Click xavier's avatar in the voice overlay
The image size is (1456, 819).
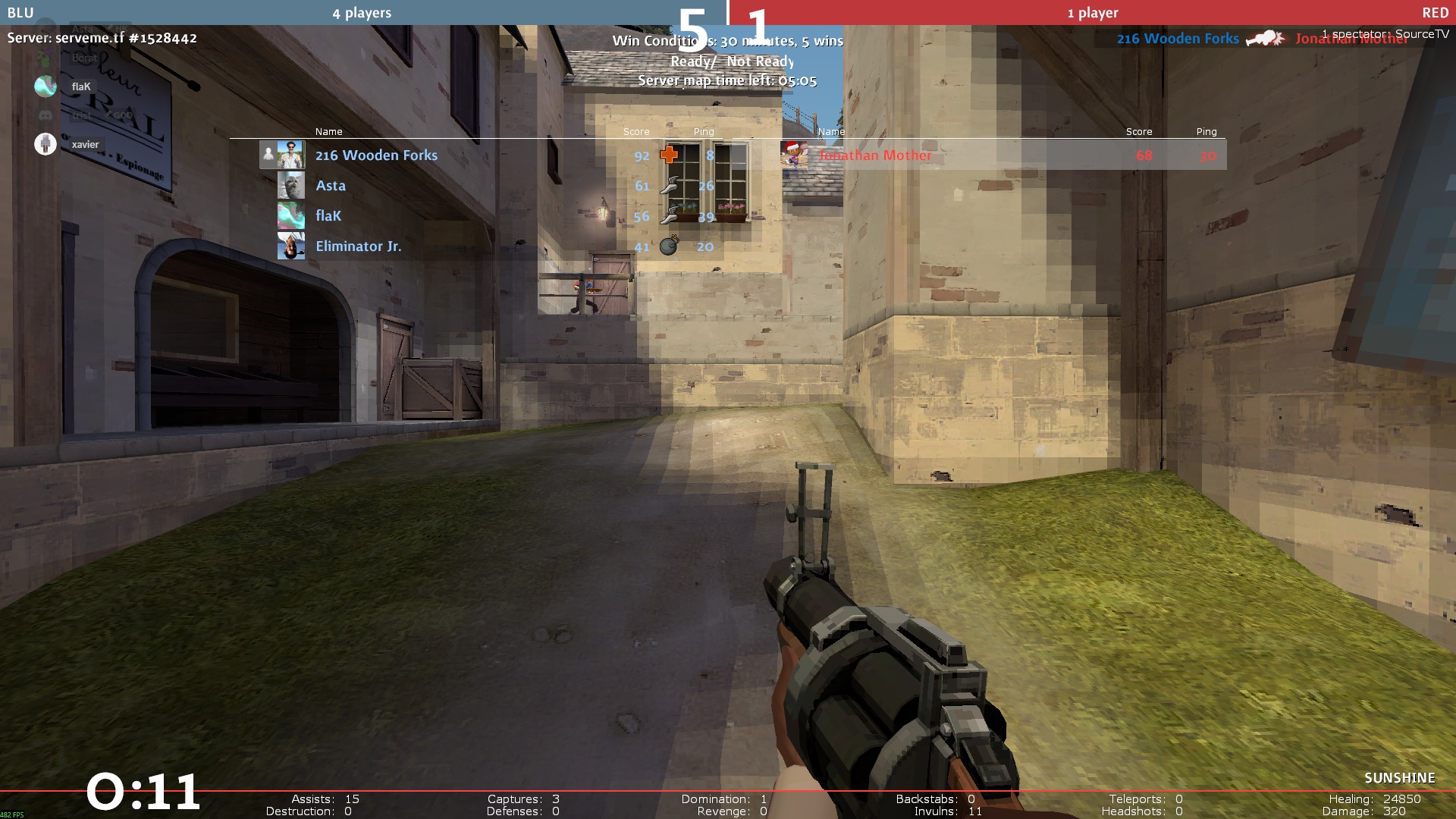(45, 144)
